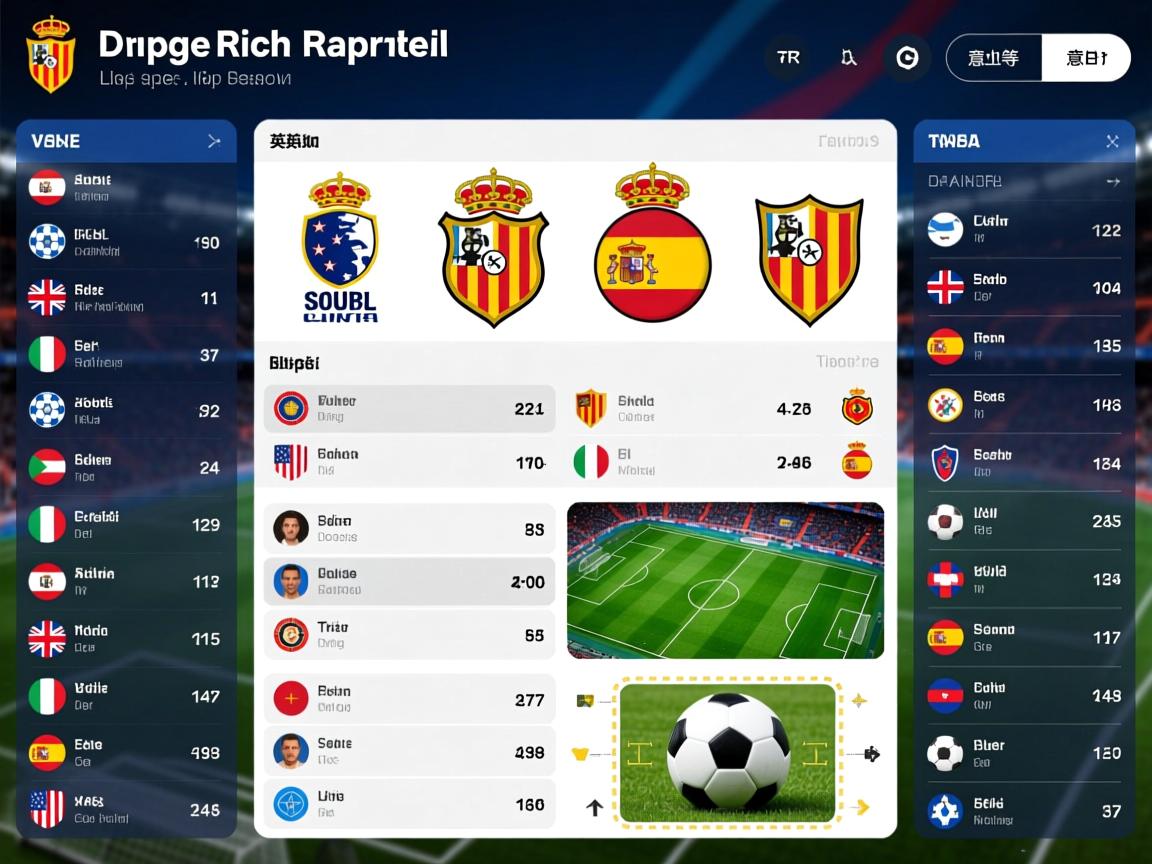Select the red circle row with 277
The image size is (1152, 864).
pos(409,699)
